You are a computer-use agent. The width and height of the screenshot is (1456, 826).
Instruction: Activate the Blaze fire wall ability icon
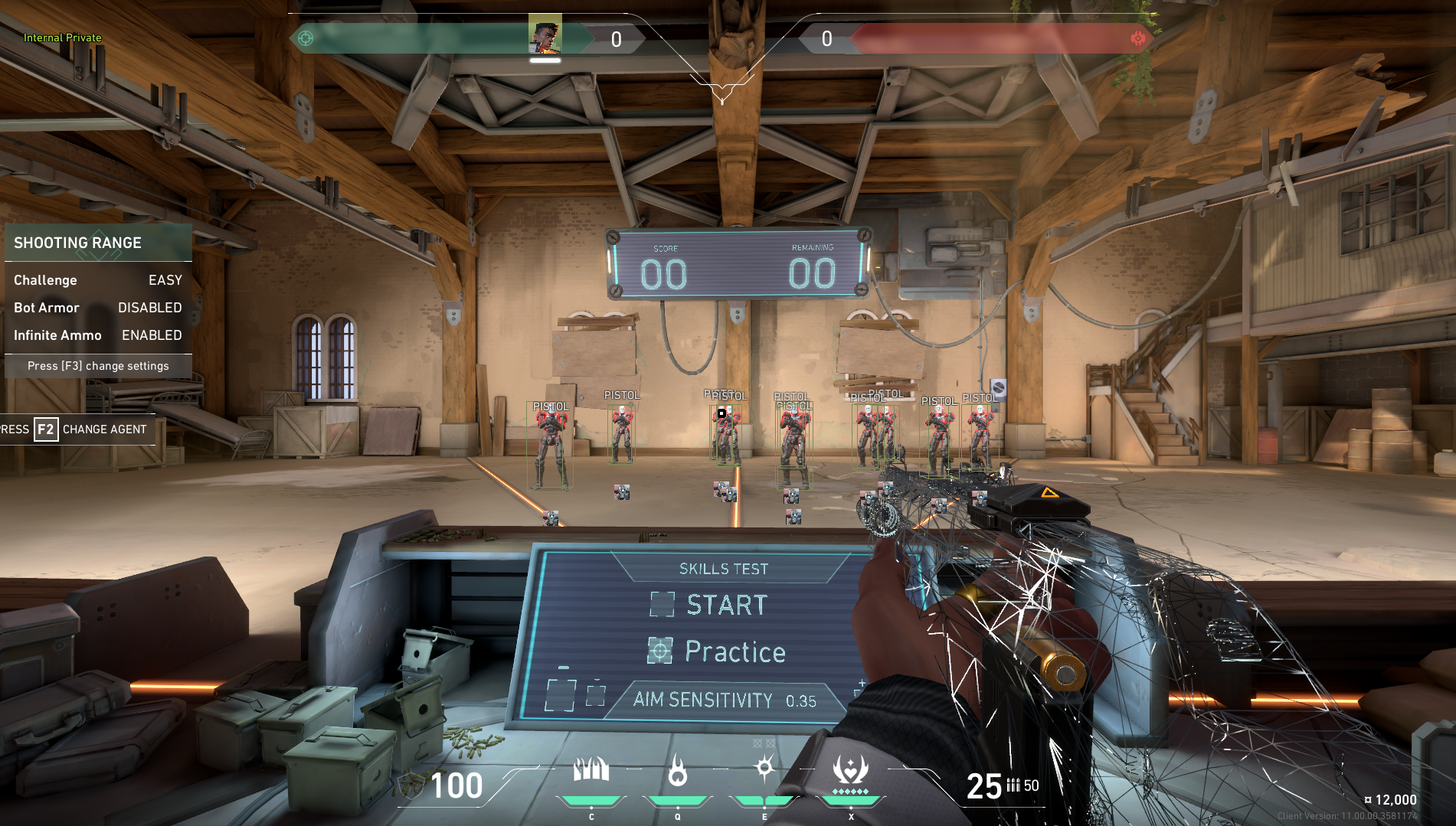591,769
